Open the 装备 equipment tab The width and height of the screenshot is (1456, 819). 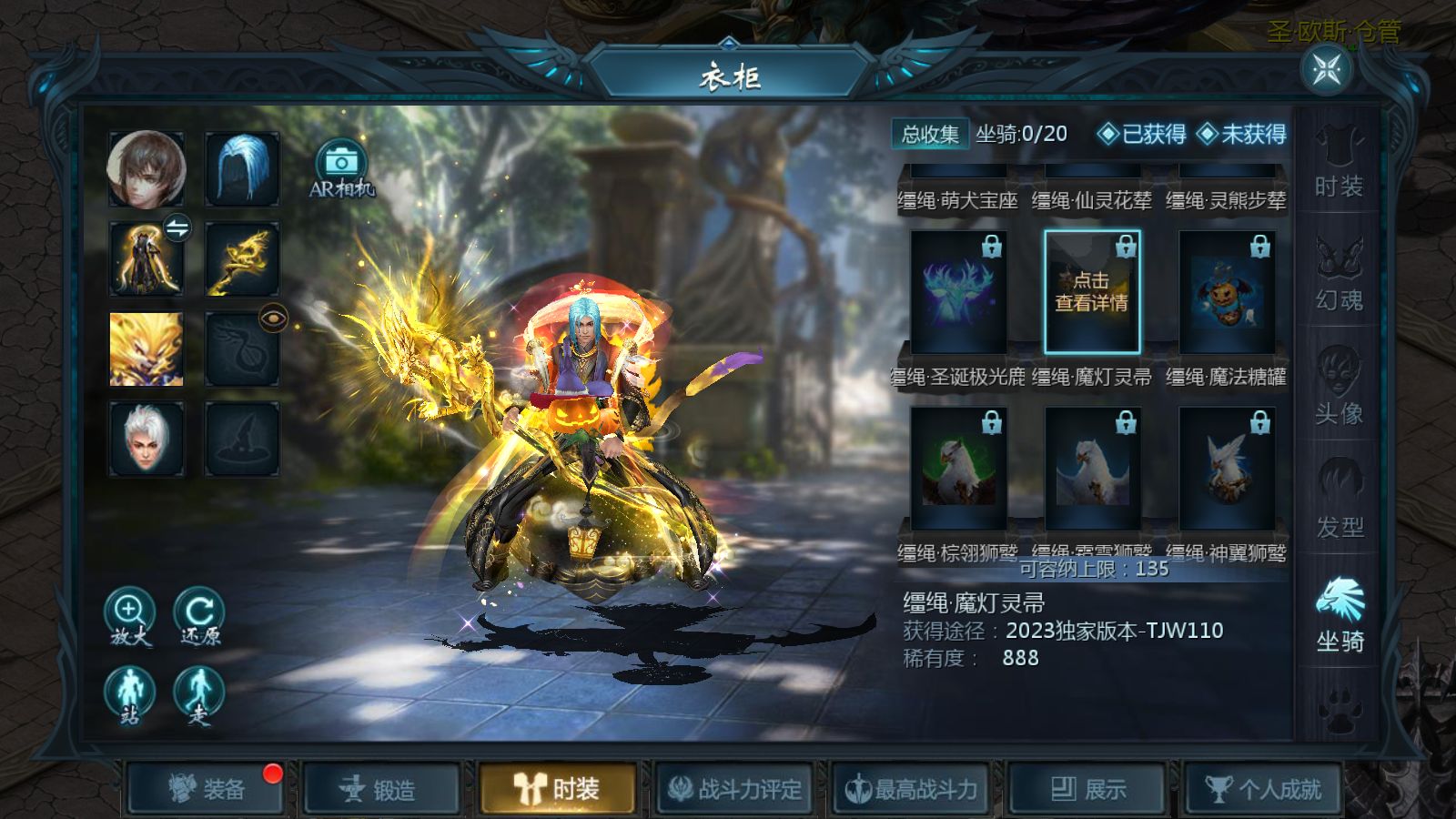pyautogui.click(x=207, y=789)
